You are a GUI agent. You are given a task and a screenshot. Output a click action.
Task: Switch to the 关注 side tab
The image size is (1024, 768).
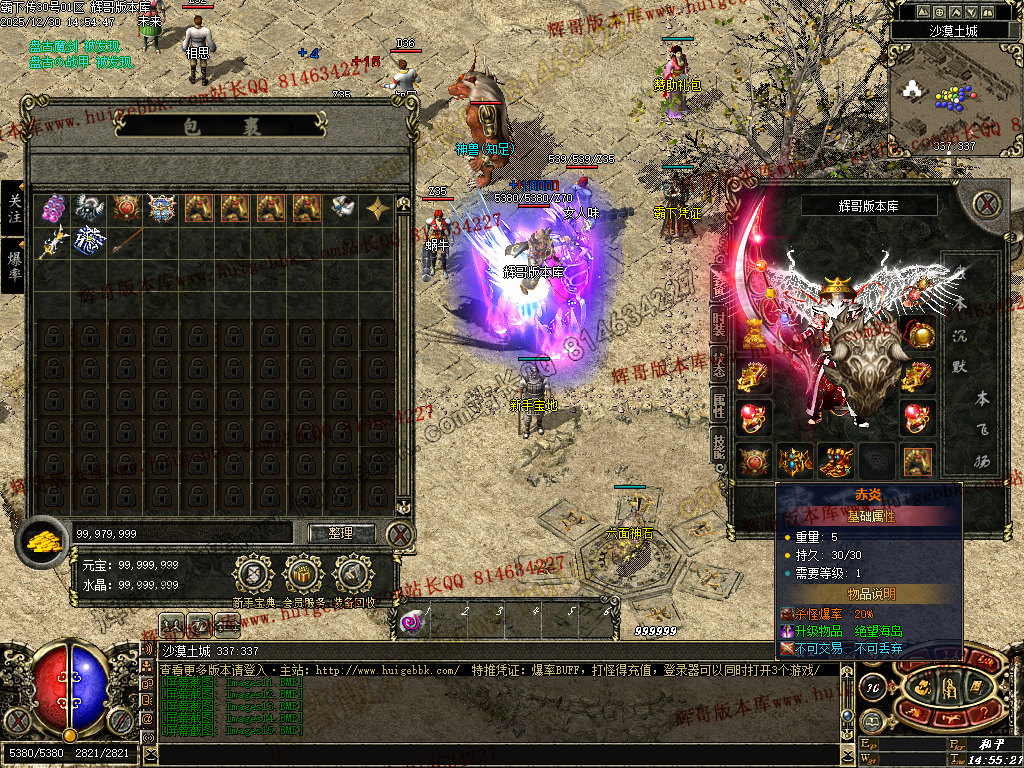[x=13, y=208]
